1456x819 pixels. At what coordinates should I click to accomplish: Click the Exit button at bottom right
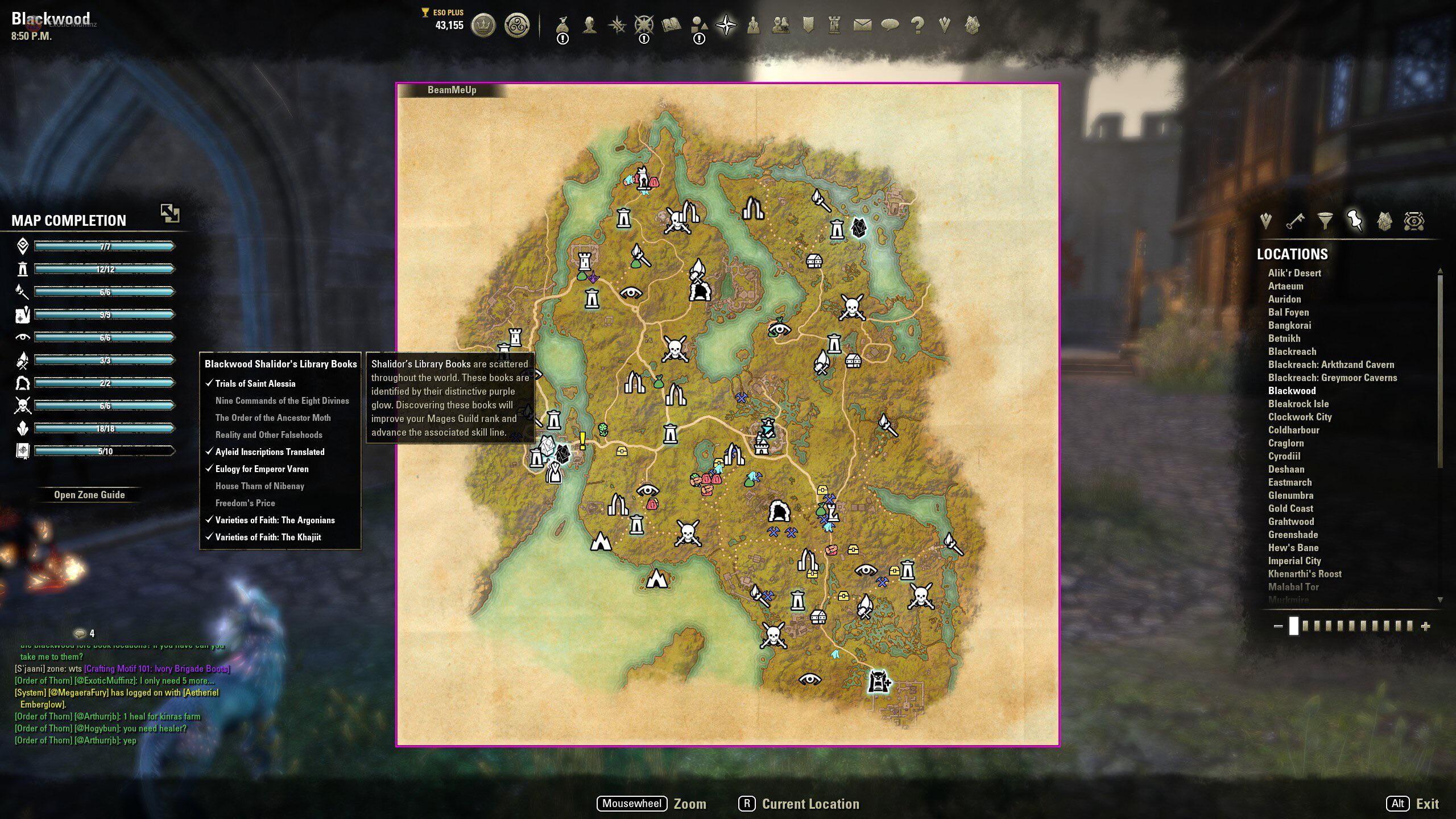tap(1429, 804)
